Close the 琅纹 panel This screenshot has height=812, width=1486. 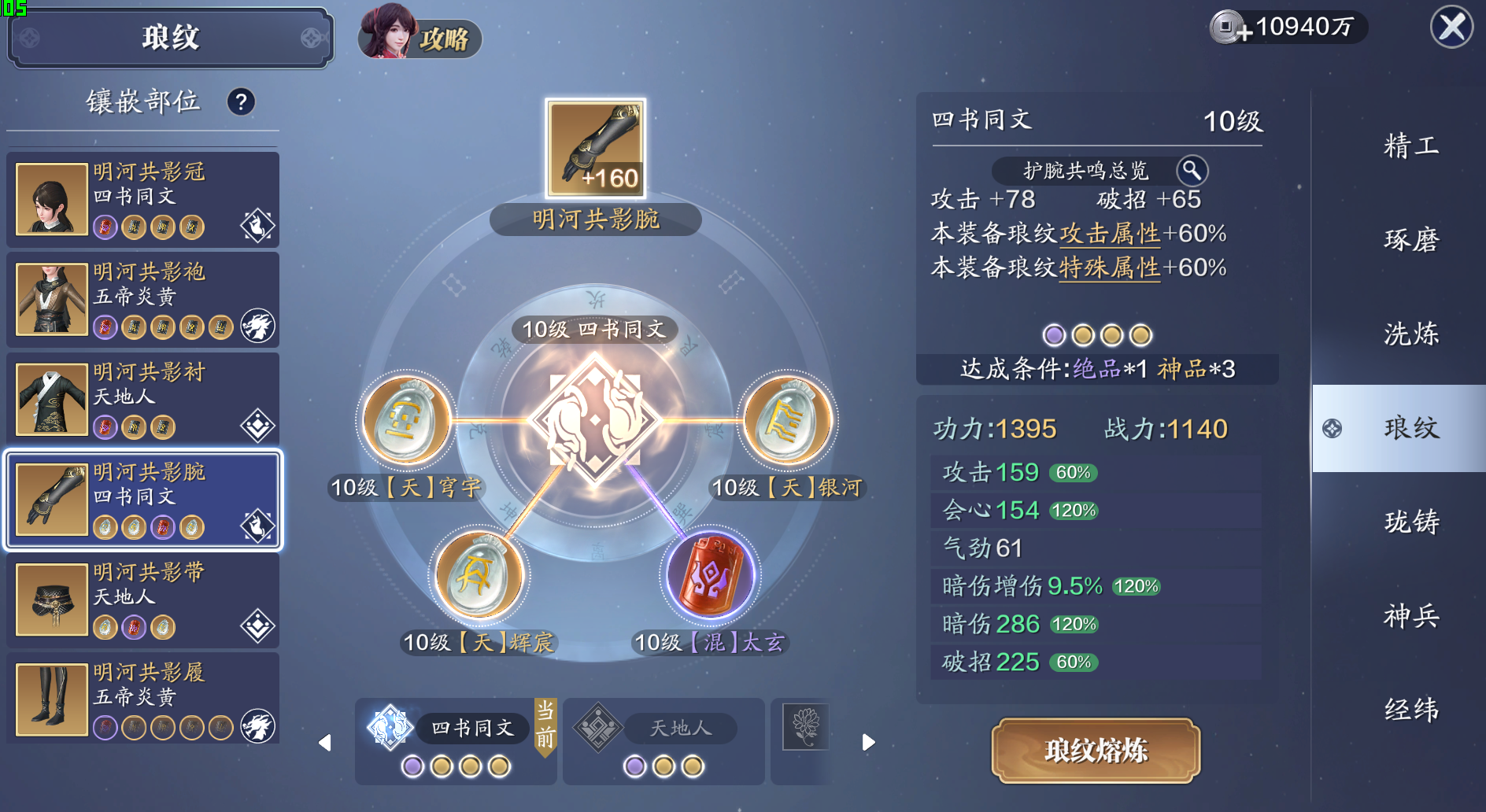[1451, 27]
